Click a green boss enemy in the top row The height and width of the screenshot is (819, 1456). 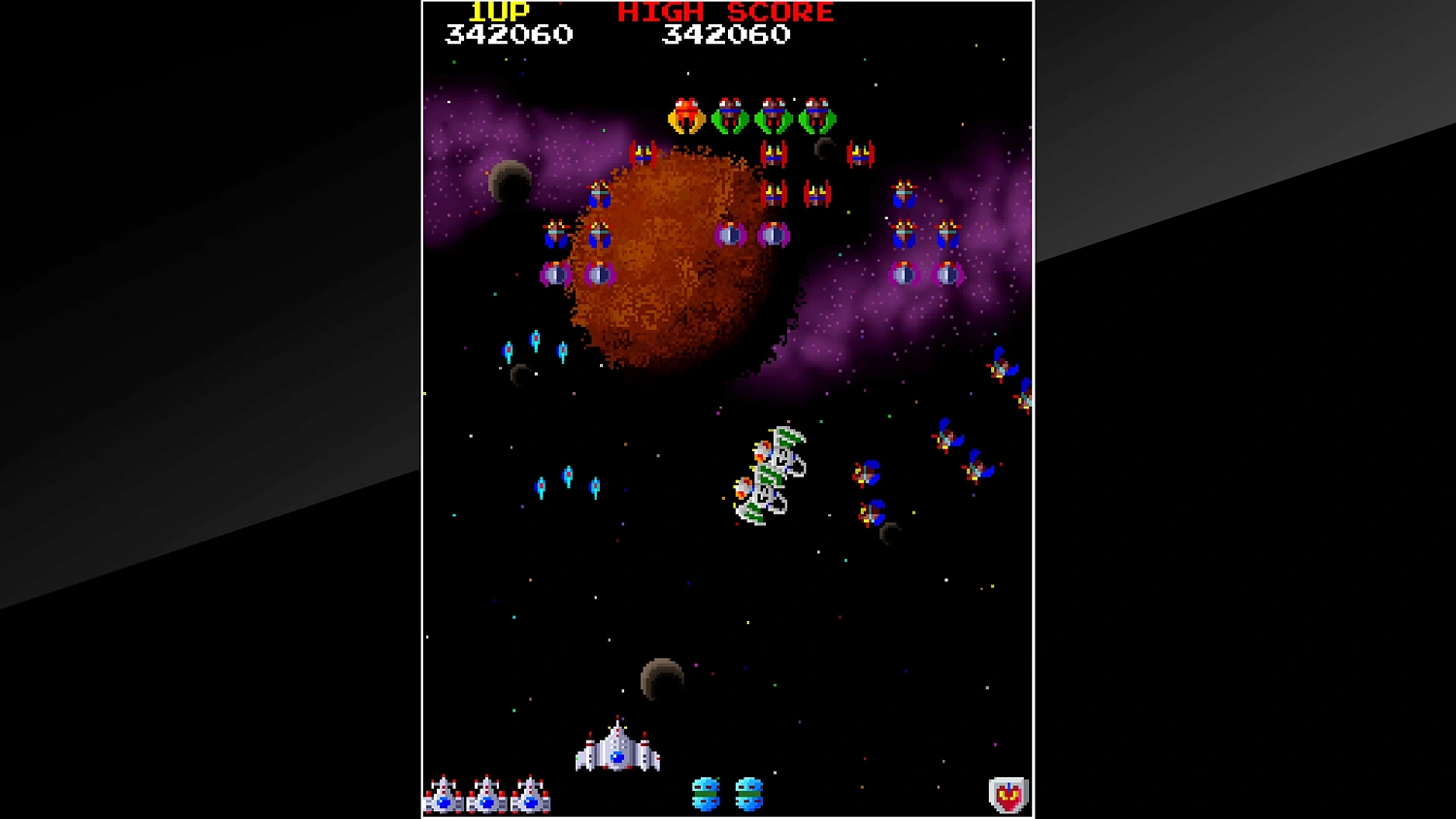tap(729, 114)
